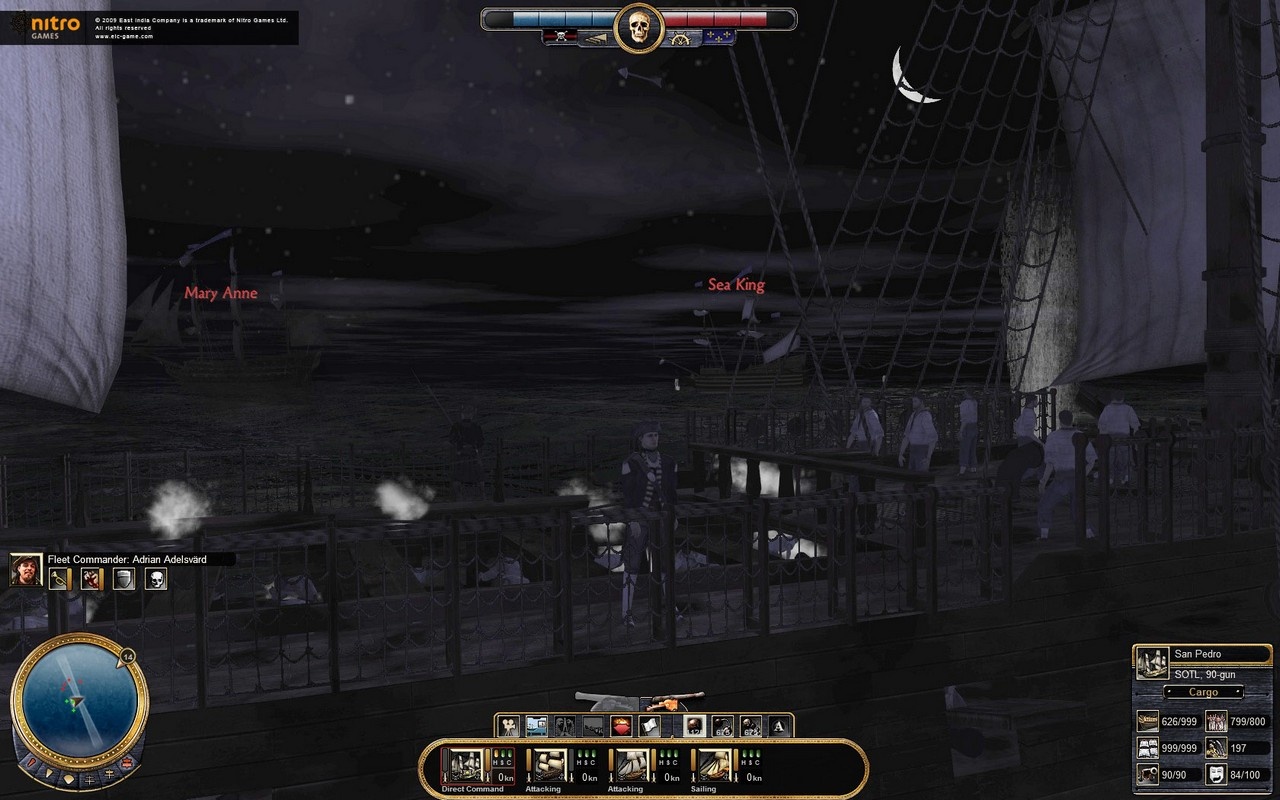Click the cinematic camera icon in toolbar
Image resolution: width=1280 pixels, height=800 pixels.
click(508, 724)
